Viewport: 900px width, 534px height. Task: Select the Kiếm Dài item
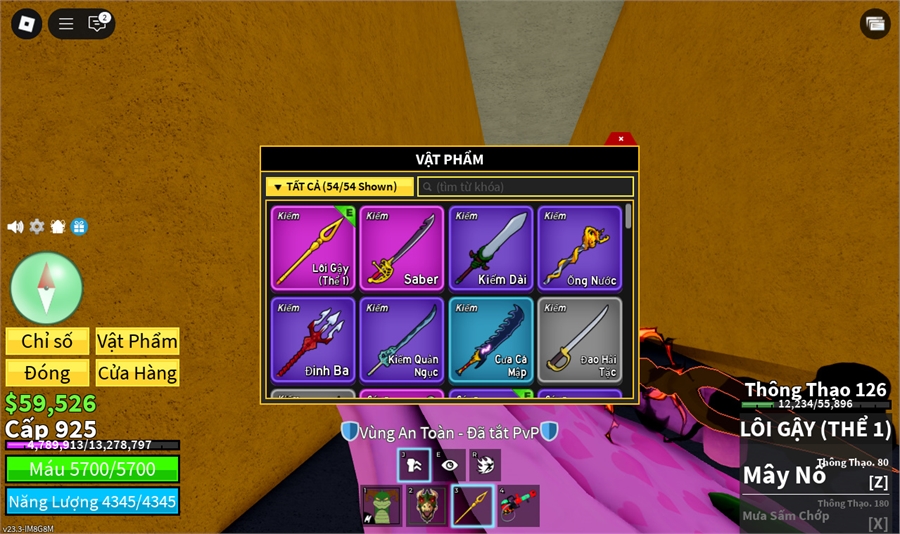click(491, 248)
